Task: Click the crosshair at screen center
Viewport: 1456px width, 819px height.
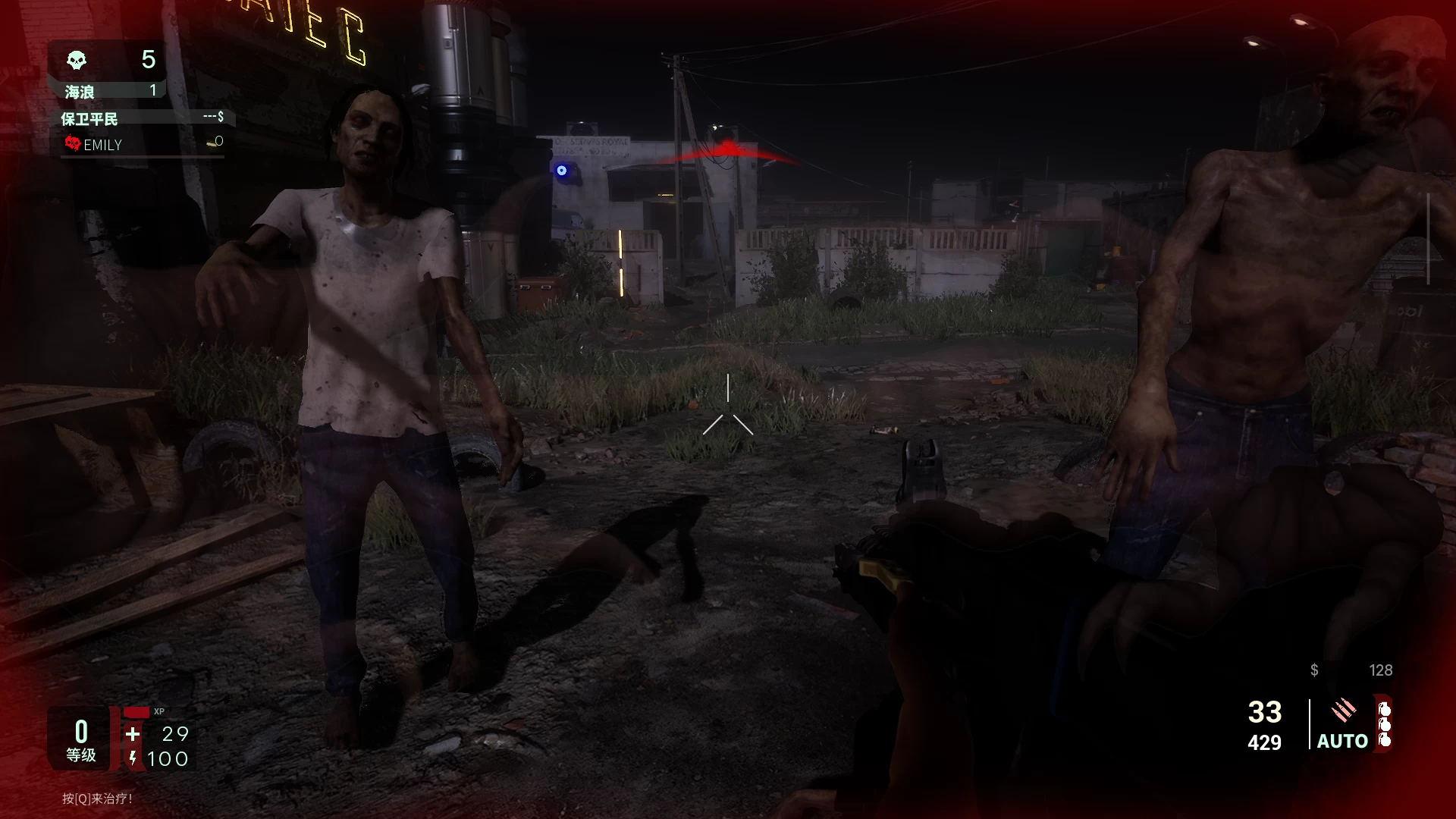Action: tap(728, 409)
